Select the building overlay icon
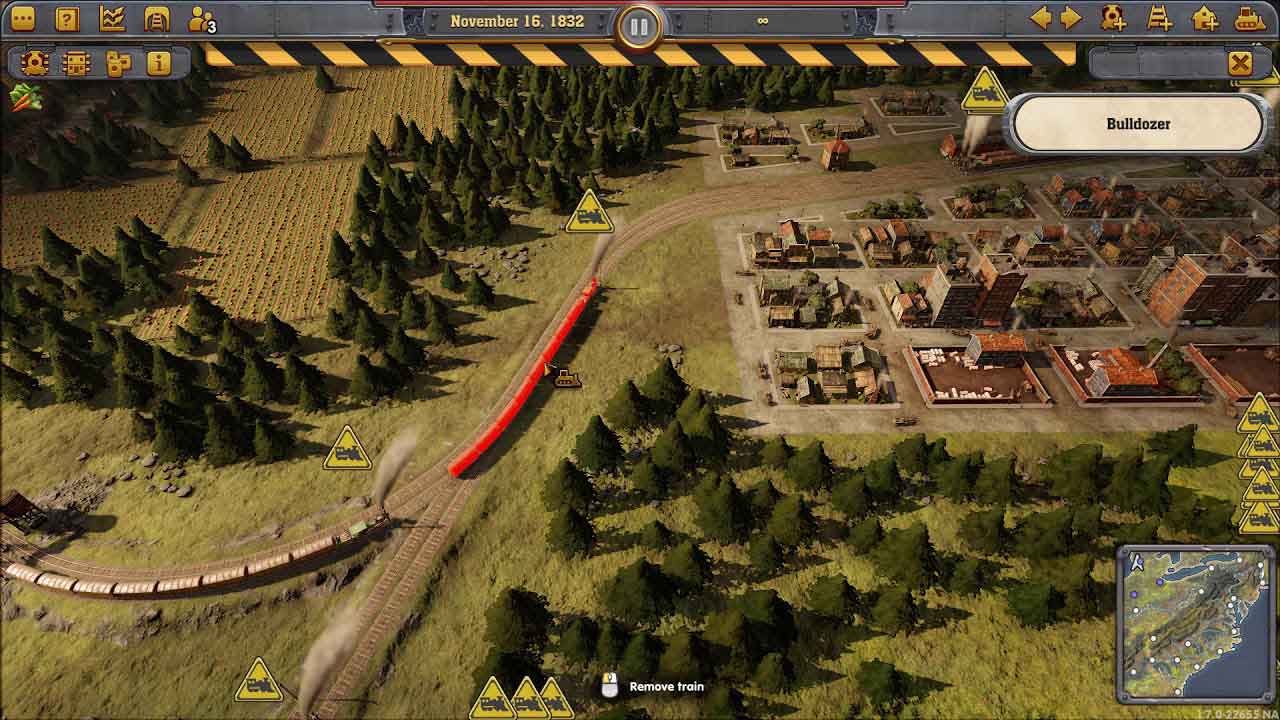The width and height of the screenshot is (1280, 720). click(x=76, y=63)
